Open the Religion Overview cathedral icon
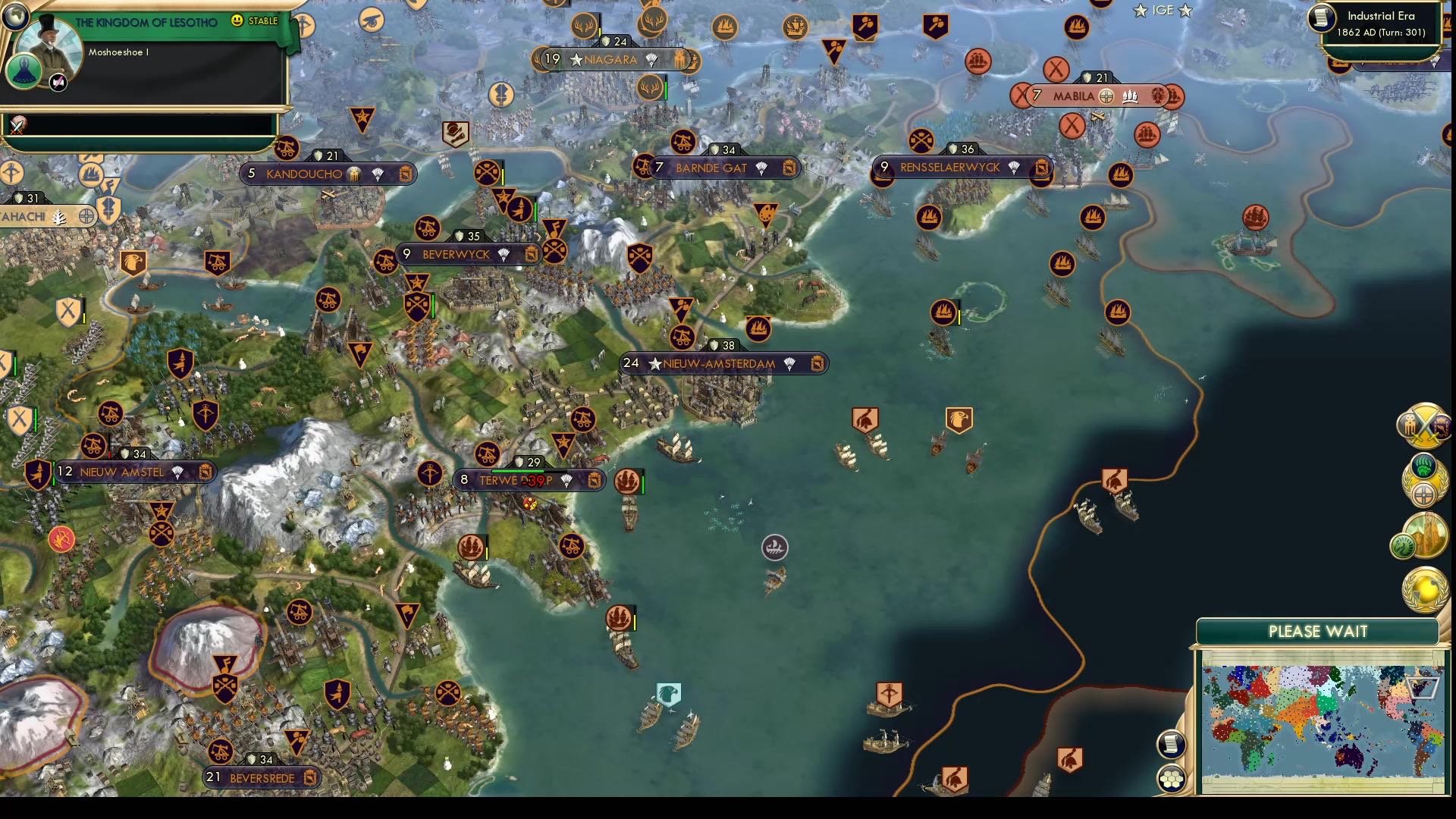Viewport: 1456px width, 819px height. click(x=1429, y=535)
